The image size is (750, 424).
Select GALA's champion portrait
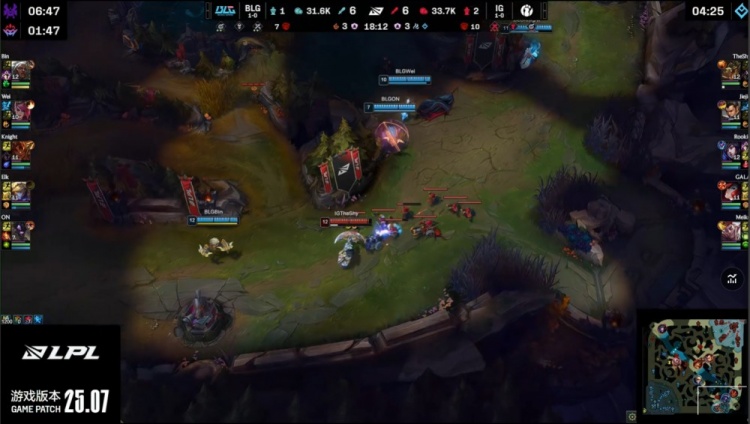(731, 191)
